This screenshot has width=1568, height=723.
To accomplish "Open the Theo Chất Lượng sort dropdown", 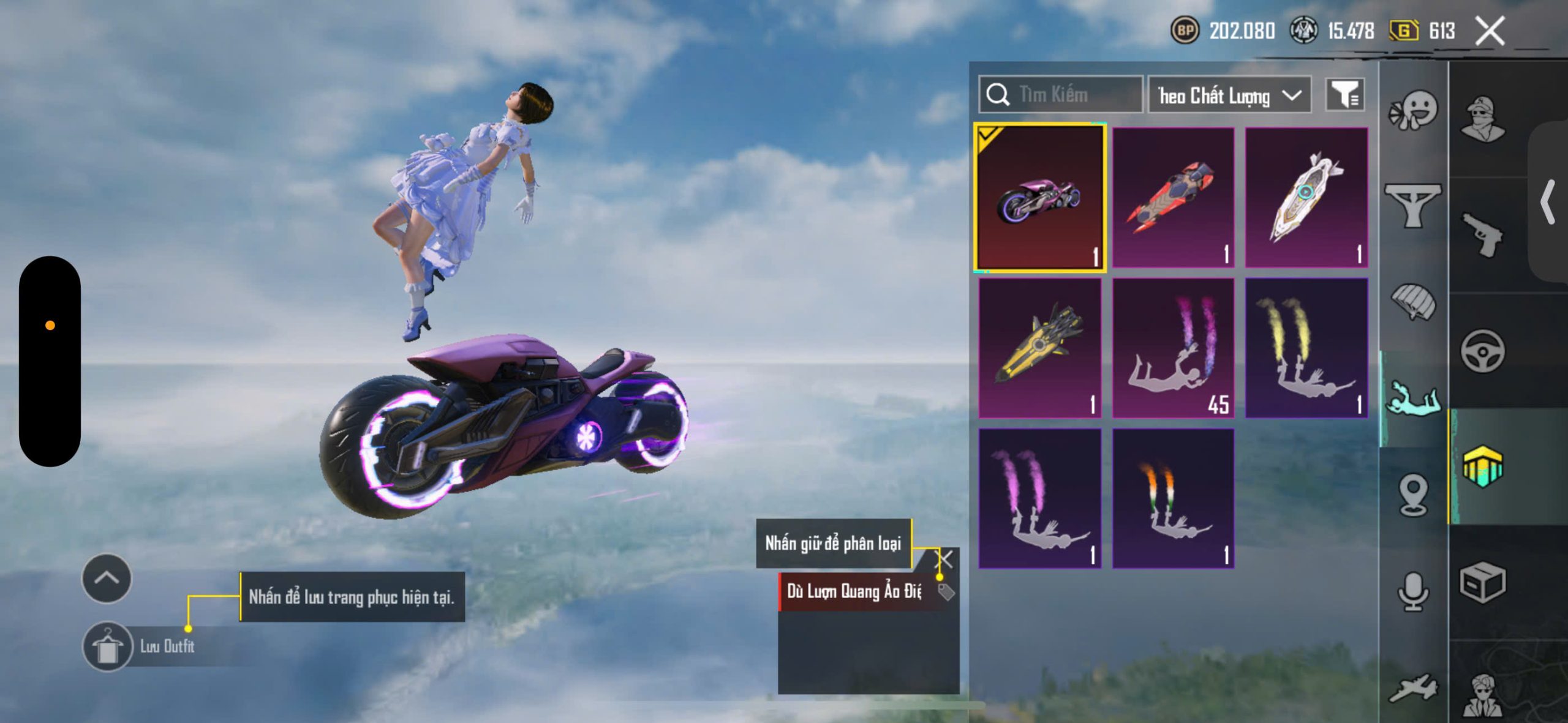I will (1229, 96).
